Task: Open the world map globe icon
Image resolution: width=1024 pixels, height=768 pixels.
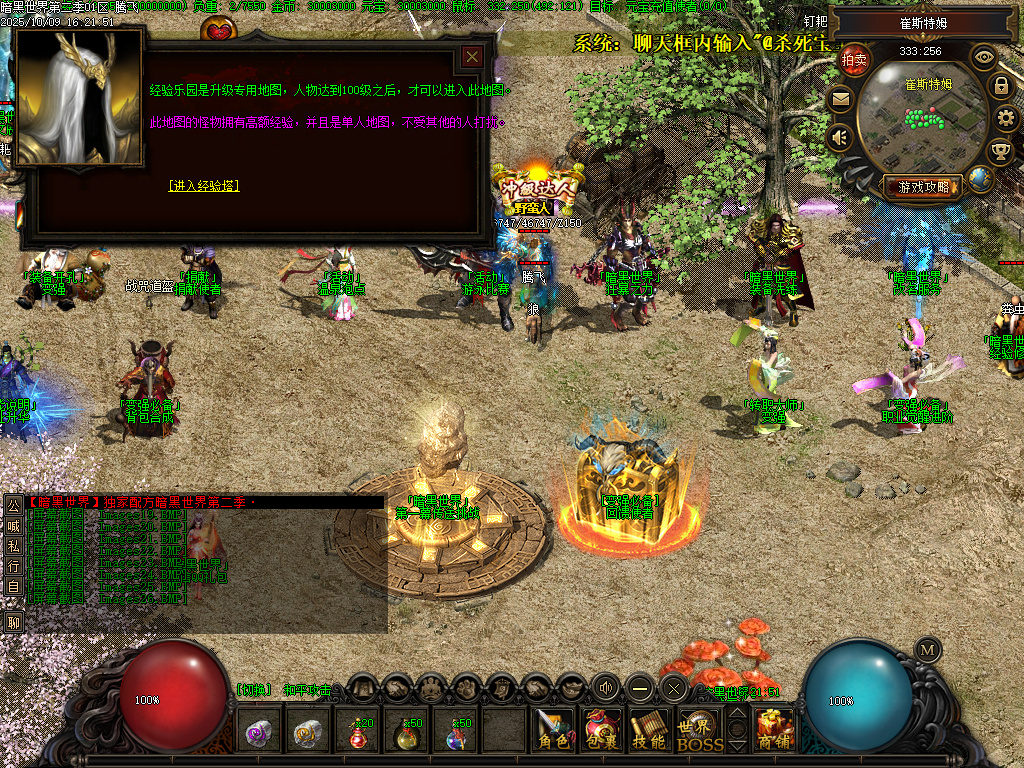Action: pyautogui.click(x=980, y=180)
